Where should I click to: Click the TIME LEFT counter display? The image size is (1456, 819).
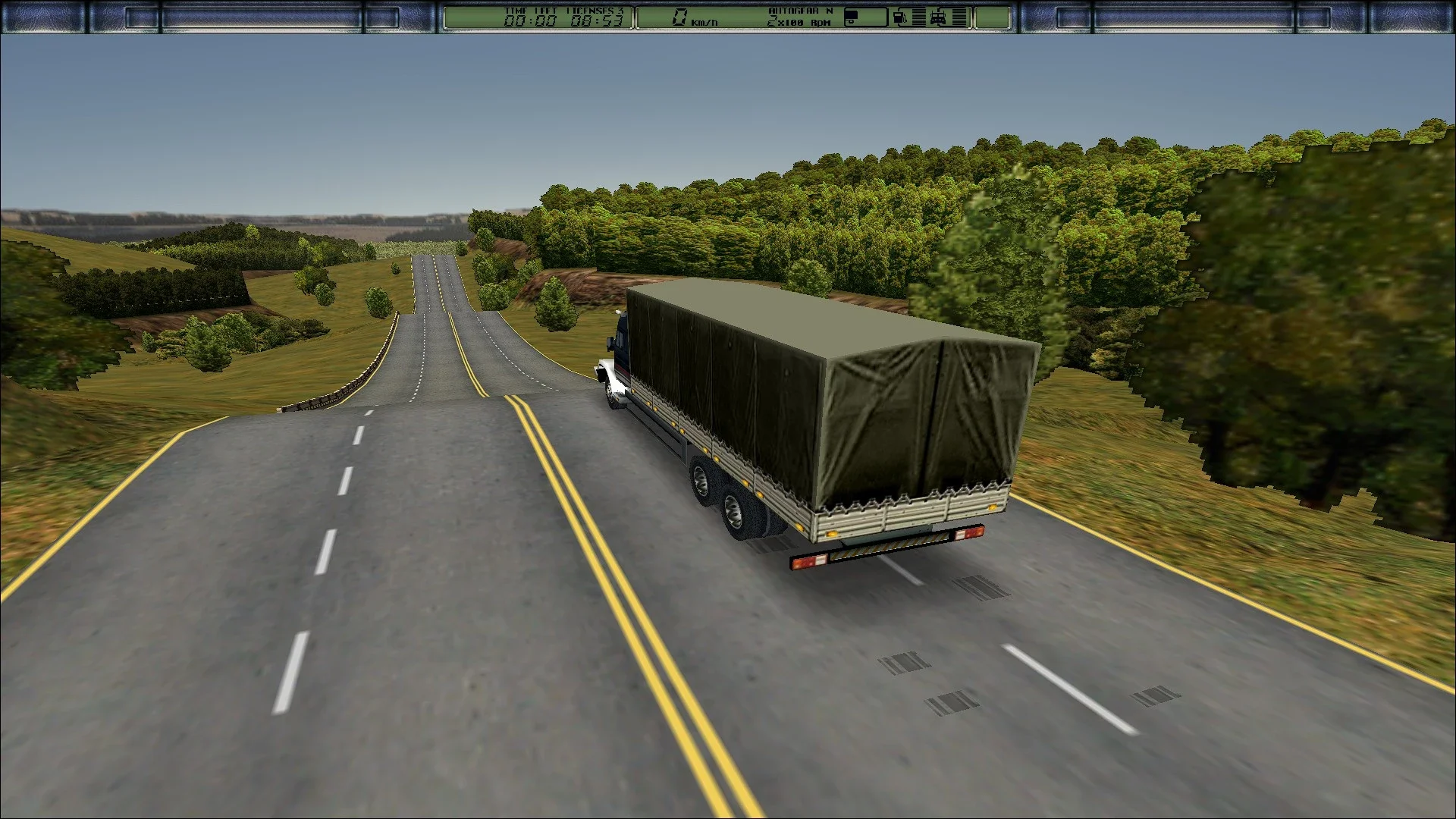[532, 9]
